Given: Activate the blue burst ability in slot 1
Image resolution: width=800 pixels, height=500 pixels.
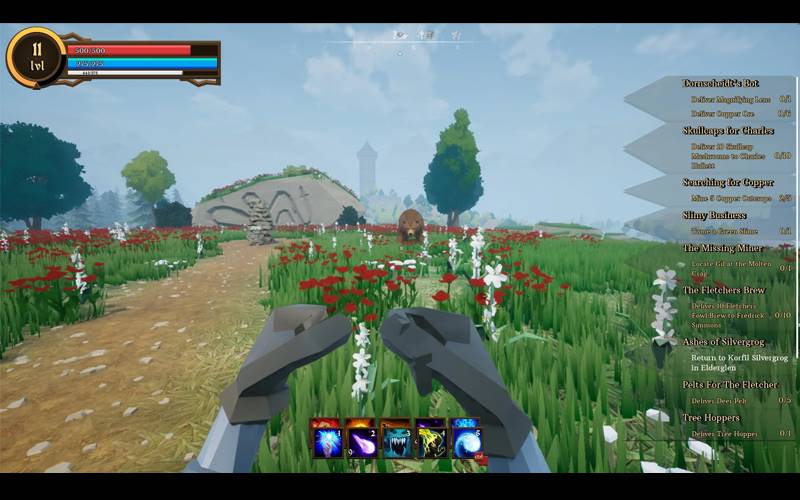Looking at the screenshot, I should coord(328,441).
